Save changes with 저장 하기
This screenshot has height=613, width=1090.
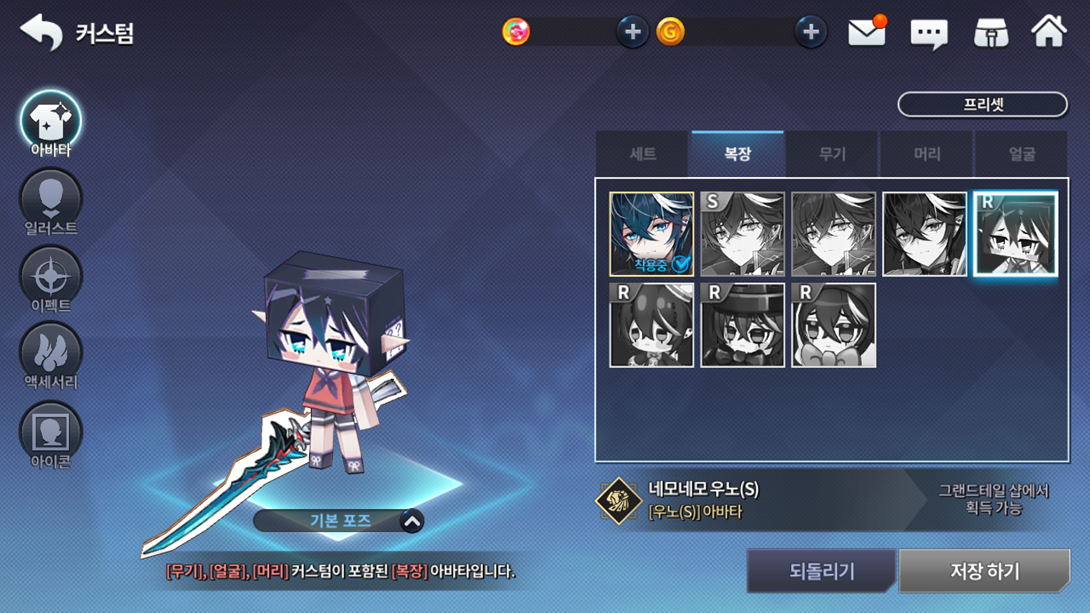pos(984,571)
